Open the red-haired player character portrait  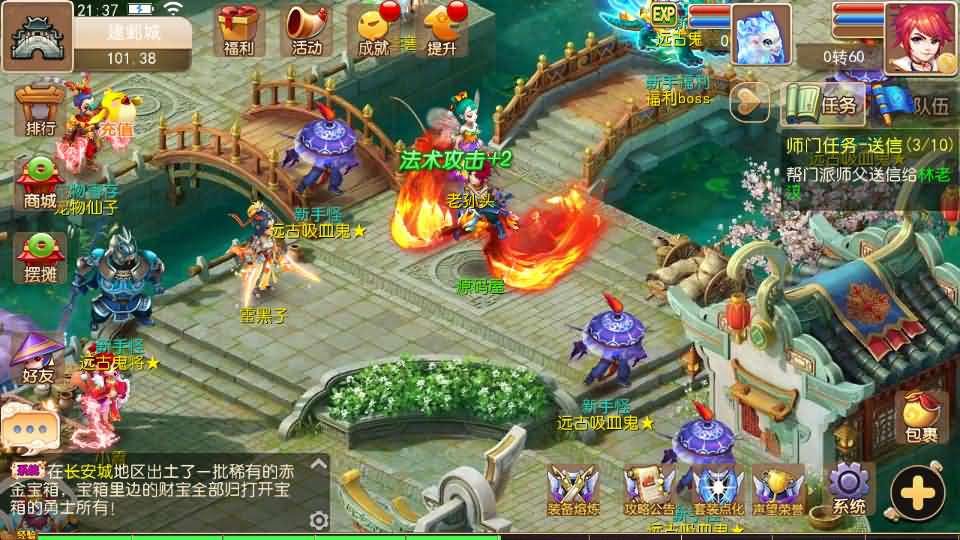[920, 36]
